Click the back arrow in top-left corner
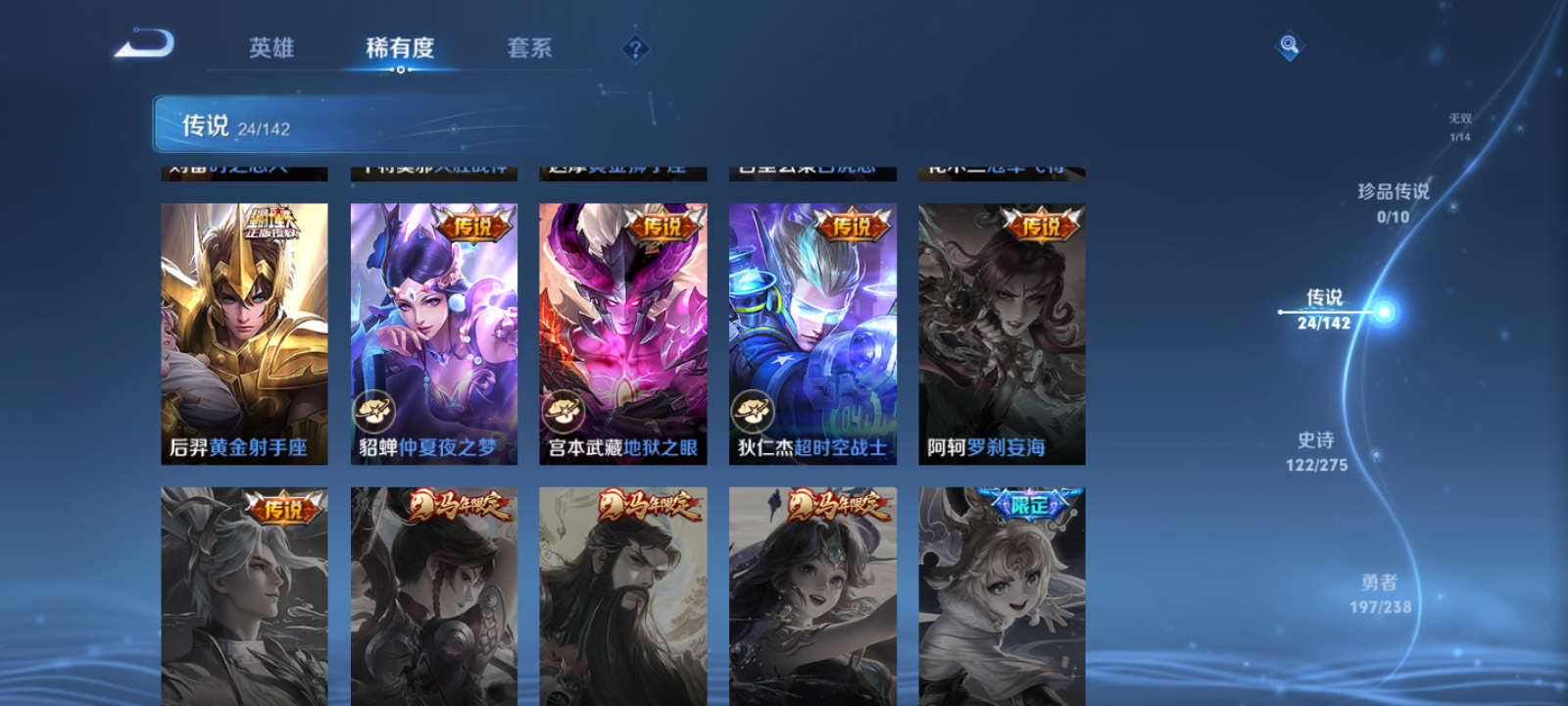The image size is (1568, 706). (x=141, y=43)
